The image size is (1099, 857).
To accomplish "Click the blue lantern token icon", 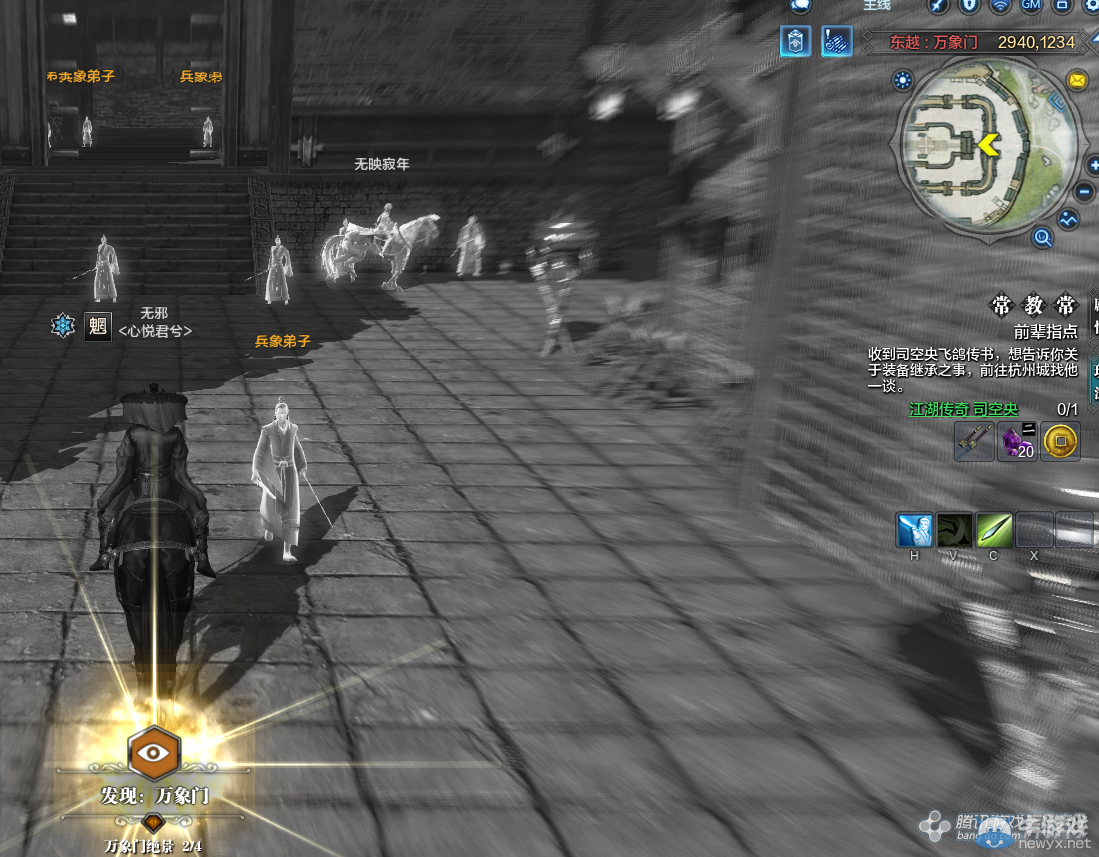I will 796,42.
